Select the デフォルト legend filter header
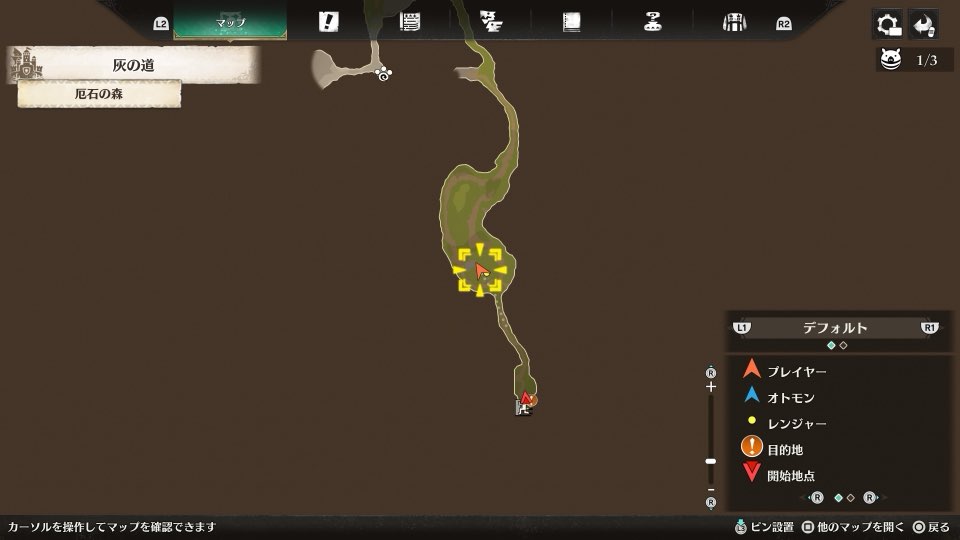The image size is (960, 540). point(835,327)
